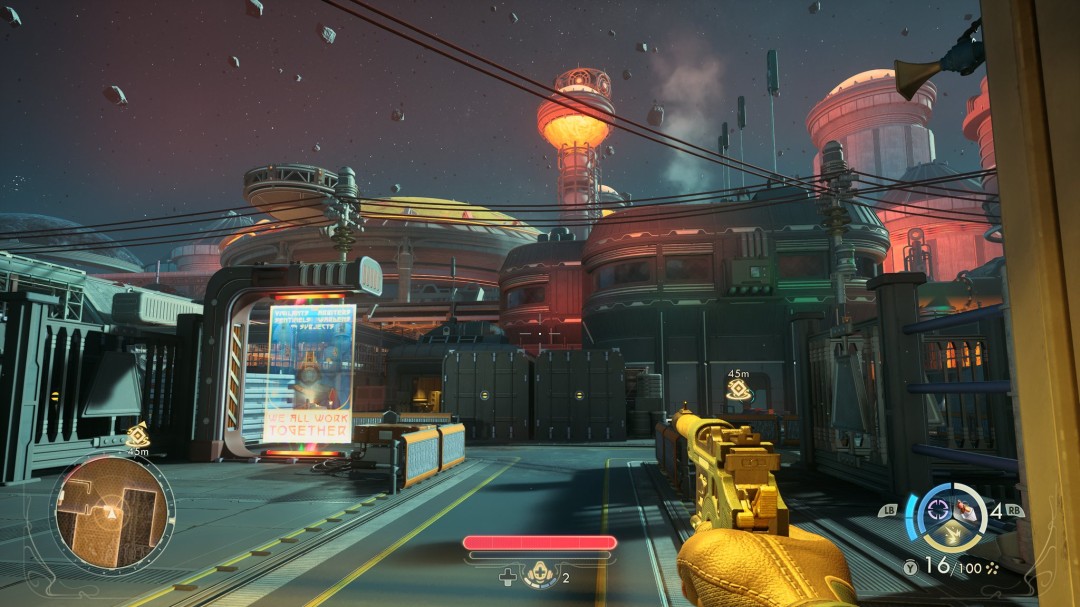
Task: Trigger the yellow burst ability
Action: tap(953, 533)
